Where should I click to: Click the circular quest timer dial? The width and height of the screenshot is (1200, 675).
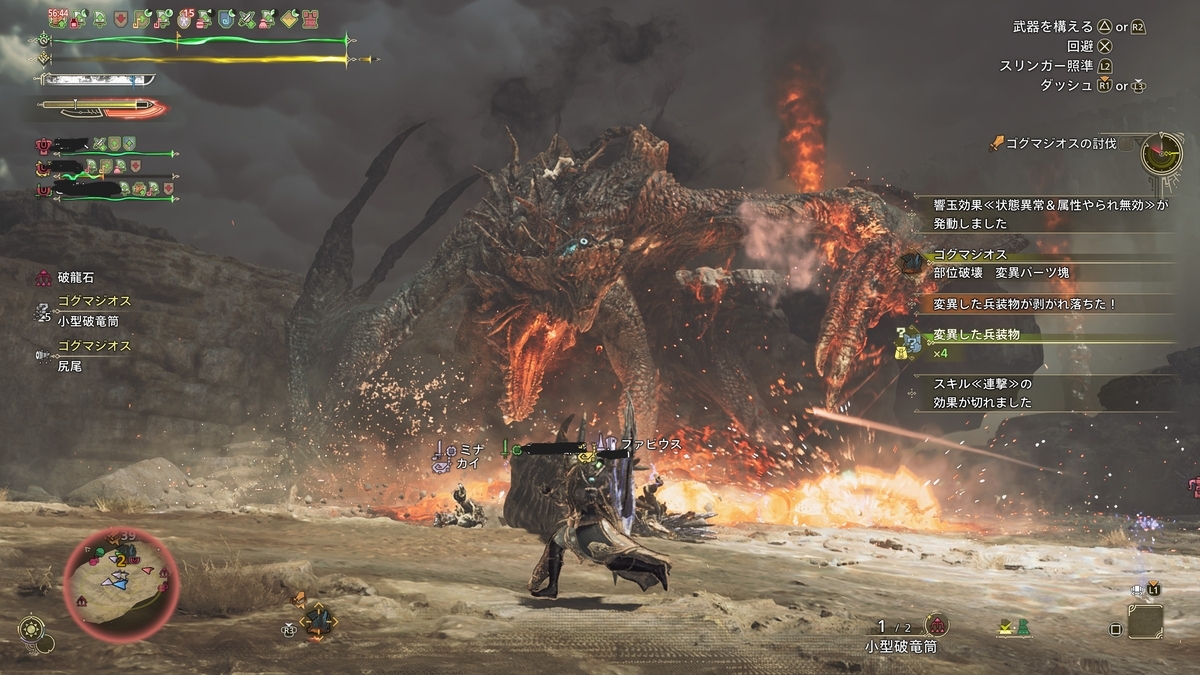tap(1162, 153)
